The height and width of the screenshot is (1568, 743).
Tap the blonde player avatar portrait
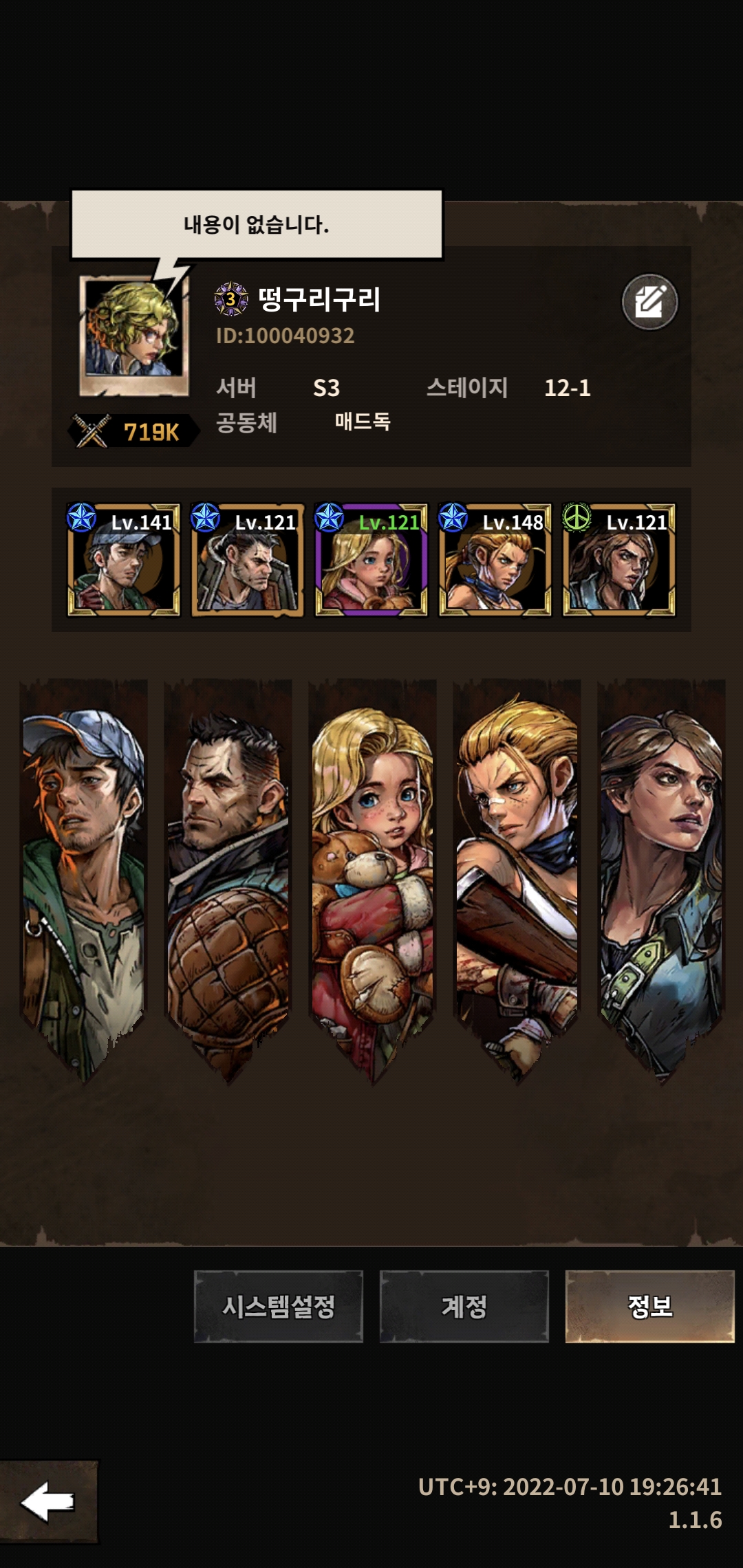[x=133, y=335]
